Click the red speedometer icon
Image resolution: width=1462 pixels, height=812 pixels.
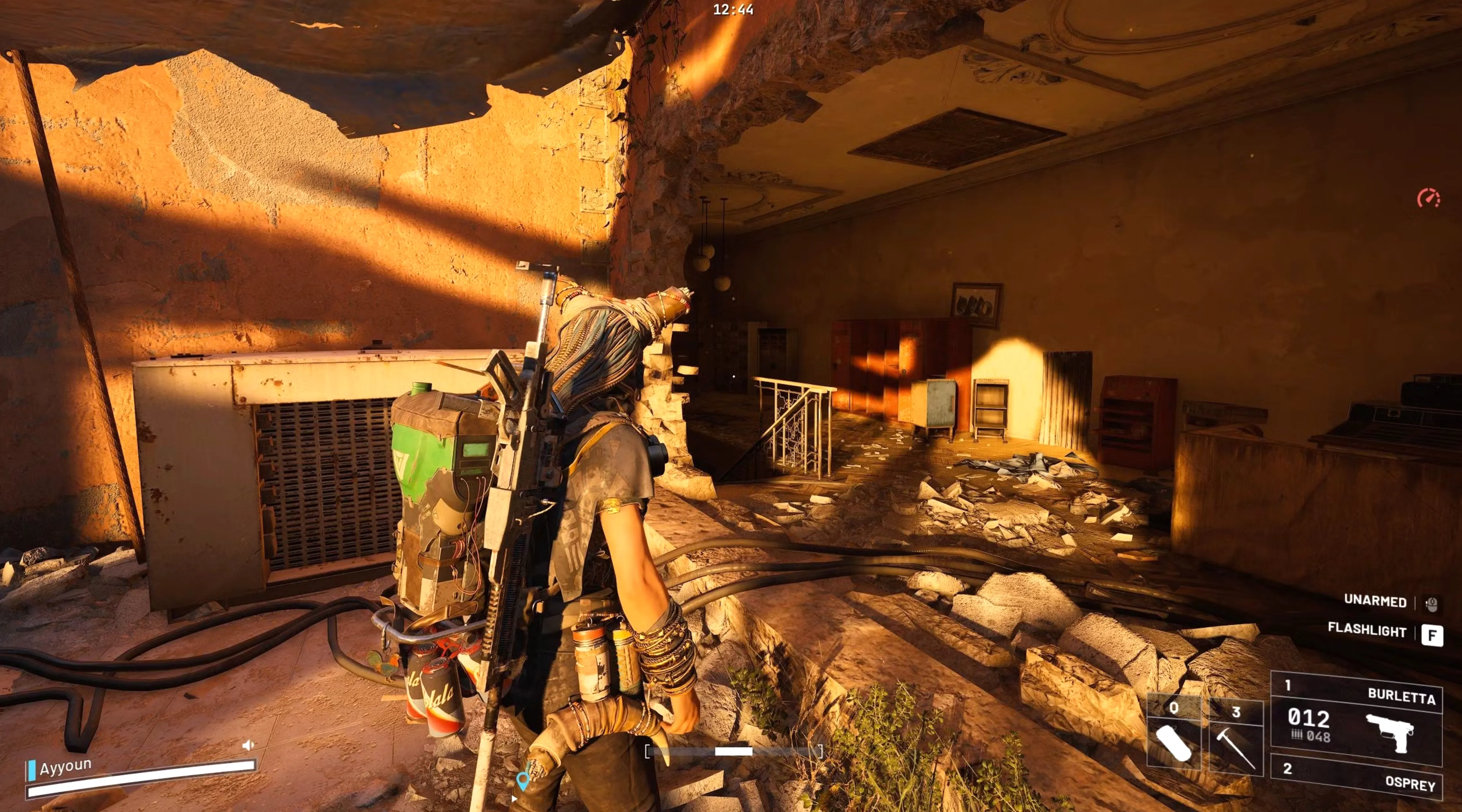point(1428,199)
